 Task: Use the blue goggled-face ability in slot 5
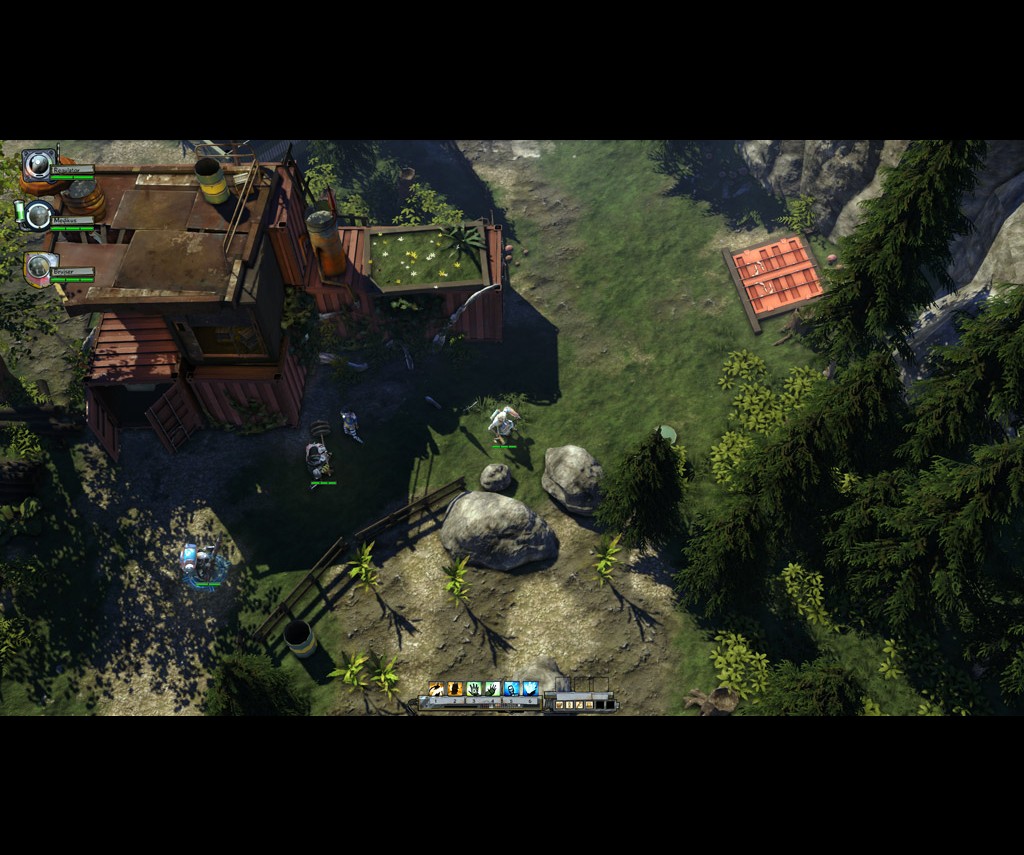511,688
